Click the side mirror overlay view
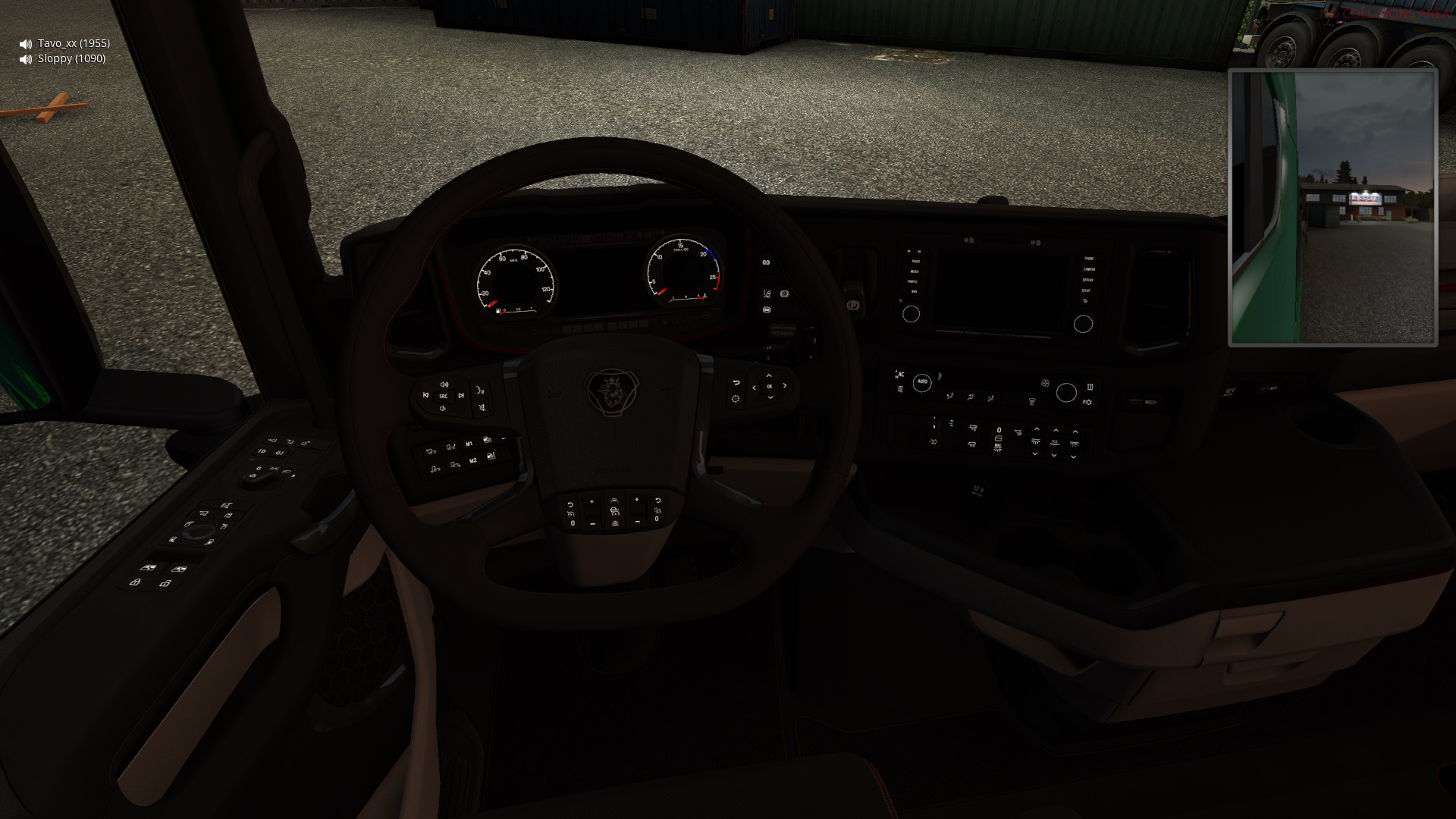 point(1332,208)
